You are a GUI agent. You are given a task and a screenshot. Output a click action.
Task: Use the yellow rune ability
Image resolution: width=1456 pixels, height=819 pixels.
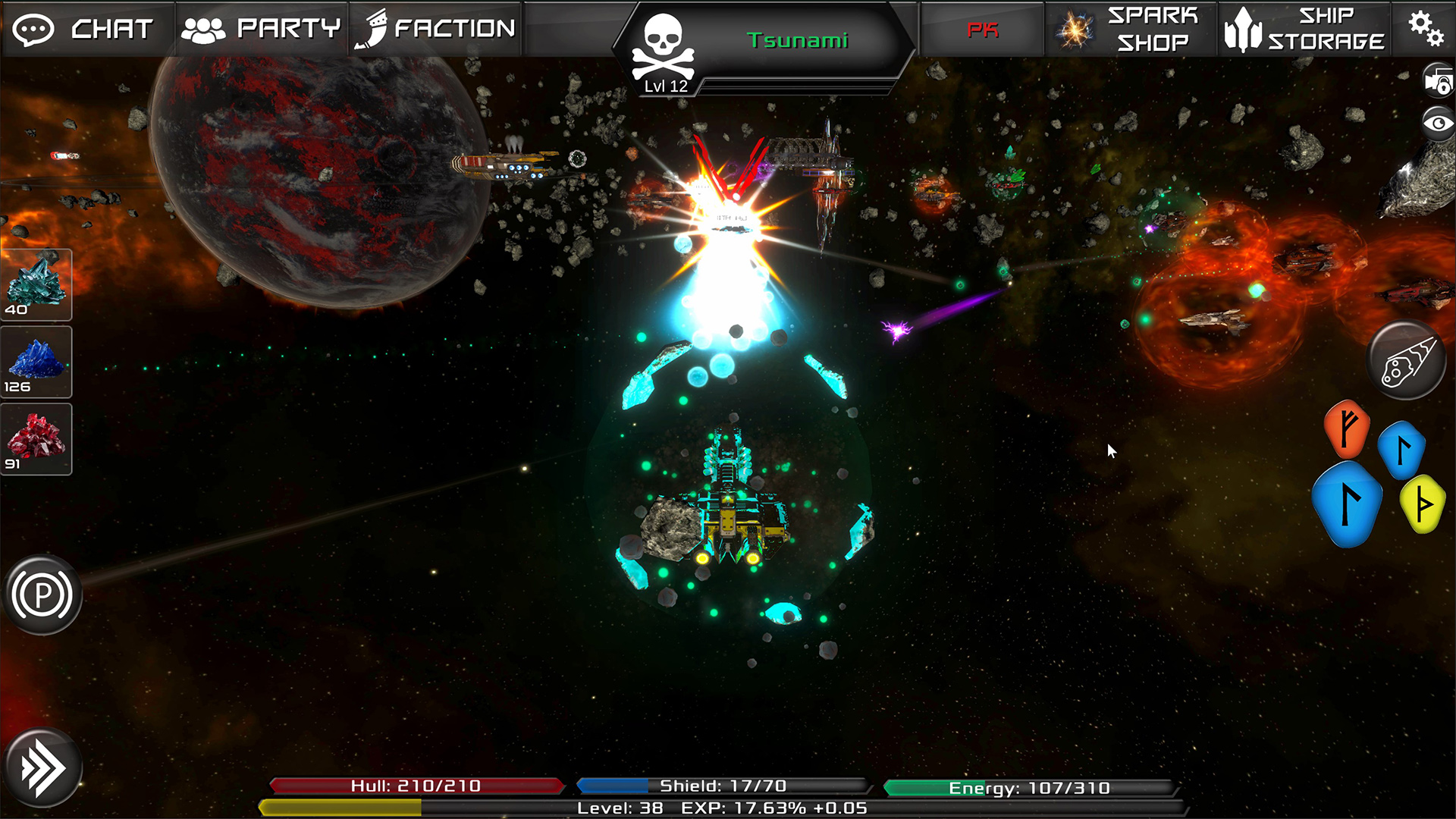1423,504
